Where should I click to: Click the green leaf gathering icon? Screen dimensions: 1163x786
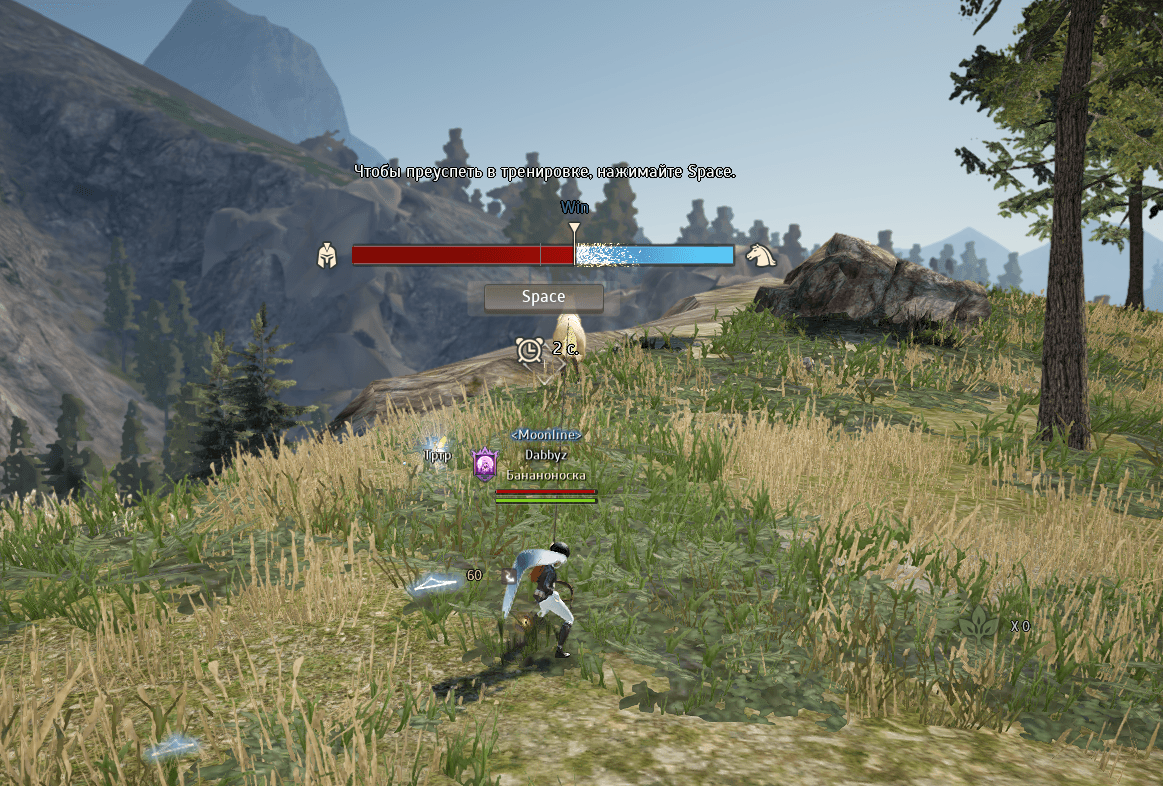point(980,626)
